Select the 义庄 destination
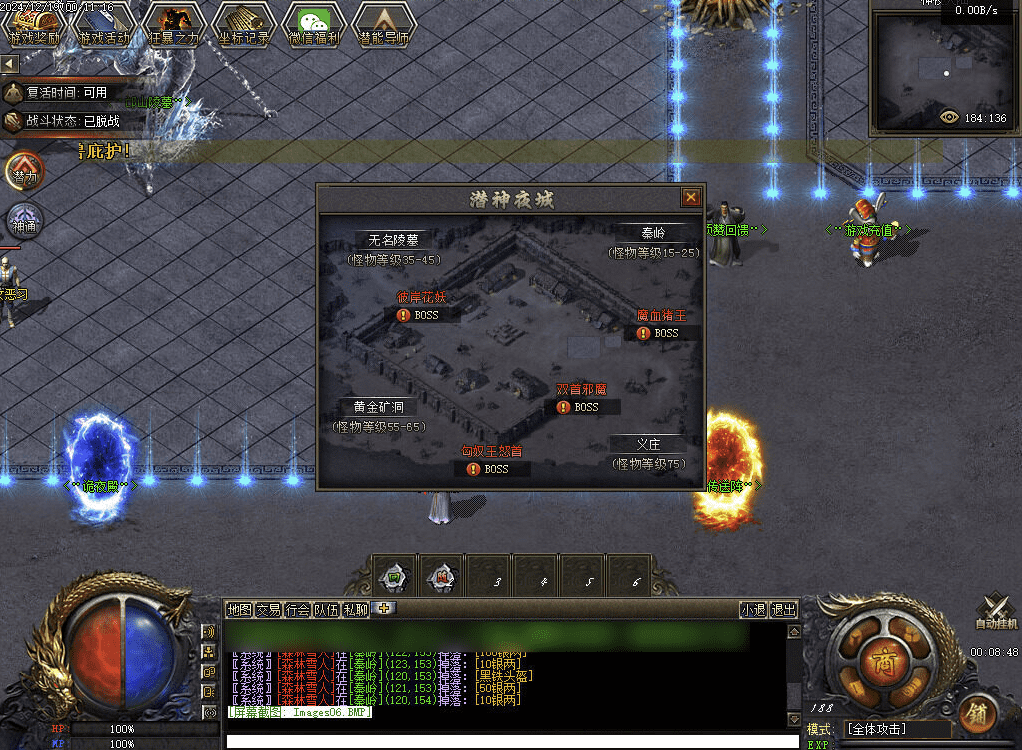 [x=649, y=444]
